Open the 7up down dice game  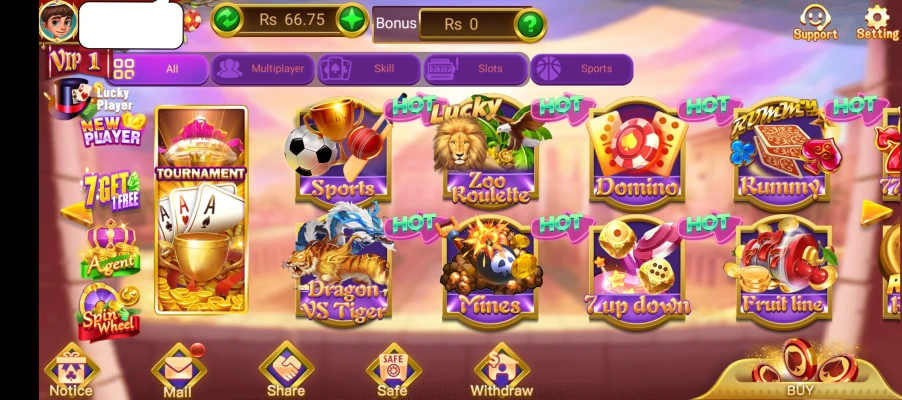click(637, 270)
